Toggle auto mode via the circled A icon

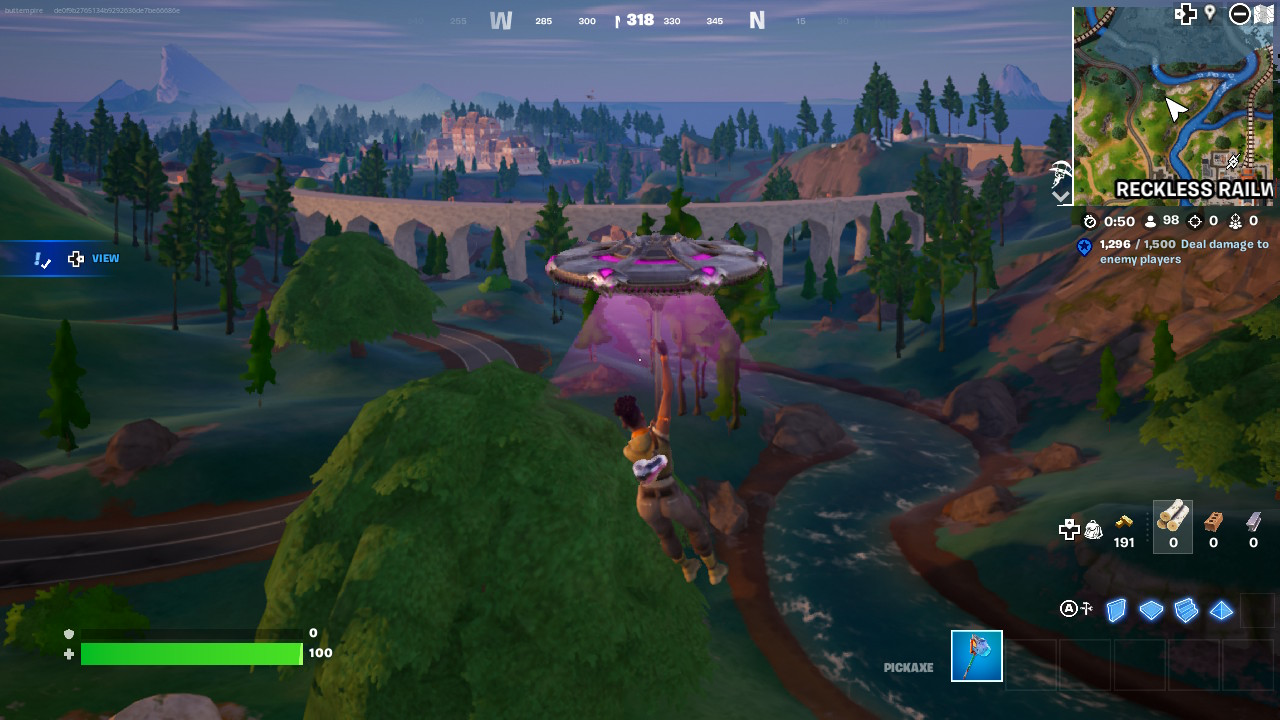point(1067,608)
